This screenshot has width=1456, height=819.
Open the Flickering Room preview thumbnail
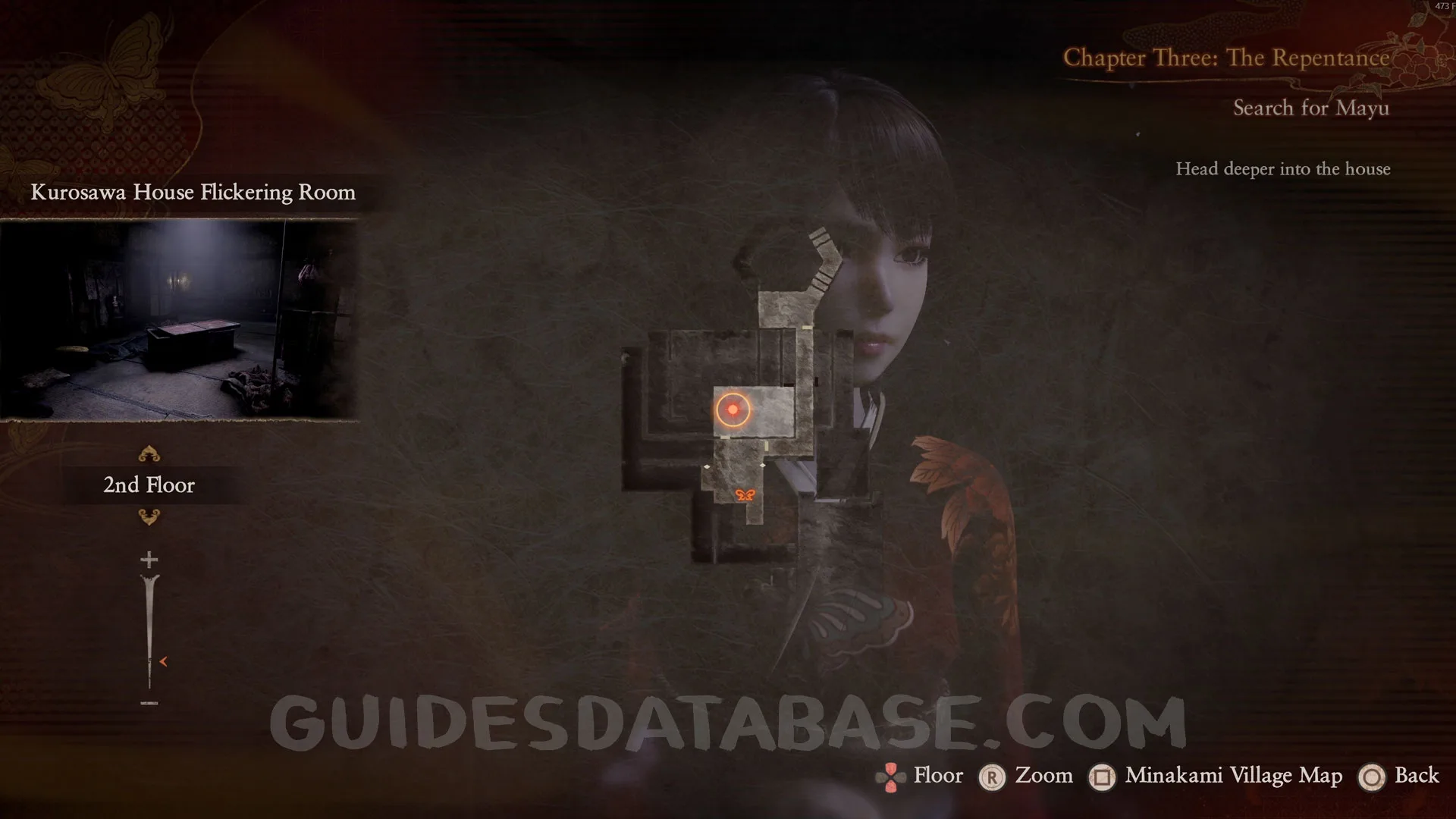click(179, 319)
